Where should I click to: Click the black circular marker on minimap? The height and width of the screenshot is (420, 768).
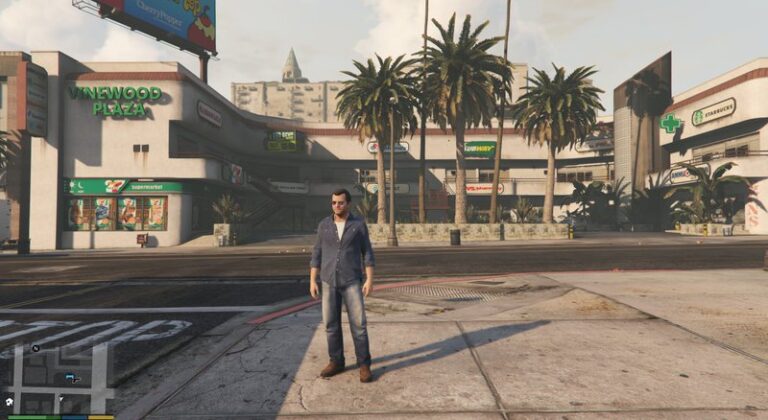tap(36, 349)
